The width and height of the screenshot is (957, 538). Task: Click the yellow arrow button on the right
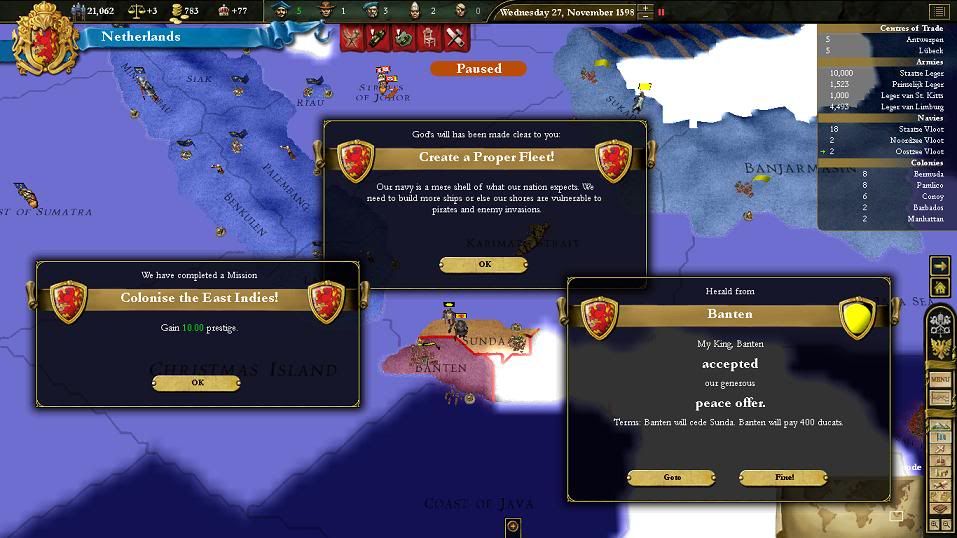click(940, 266)
